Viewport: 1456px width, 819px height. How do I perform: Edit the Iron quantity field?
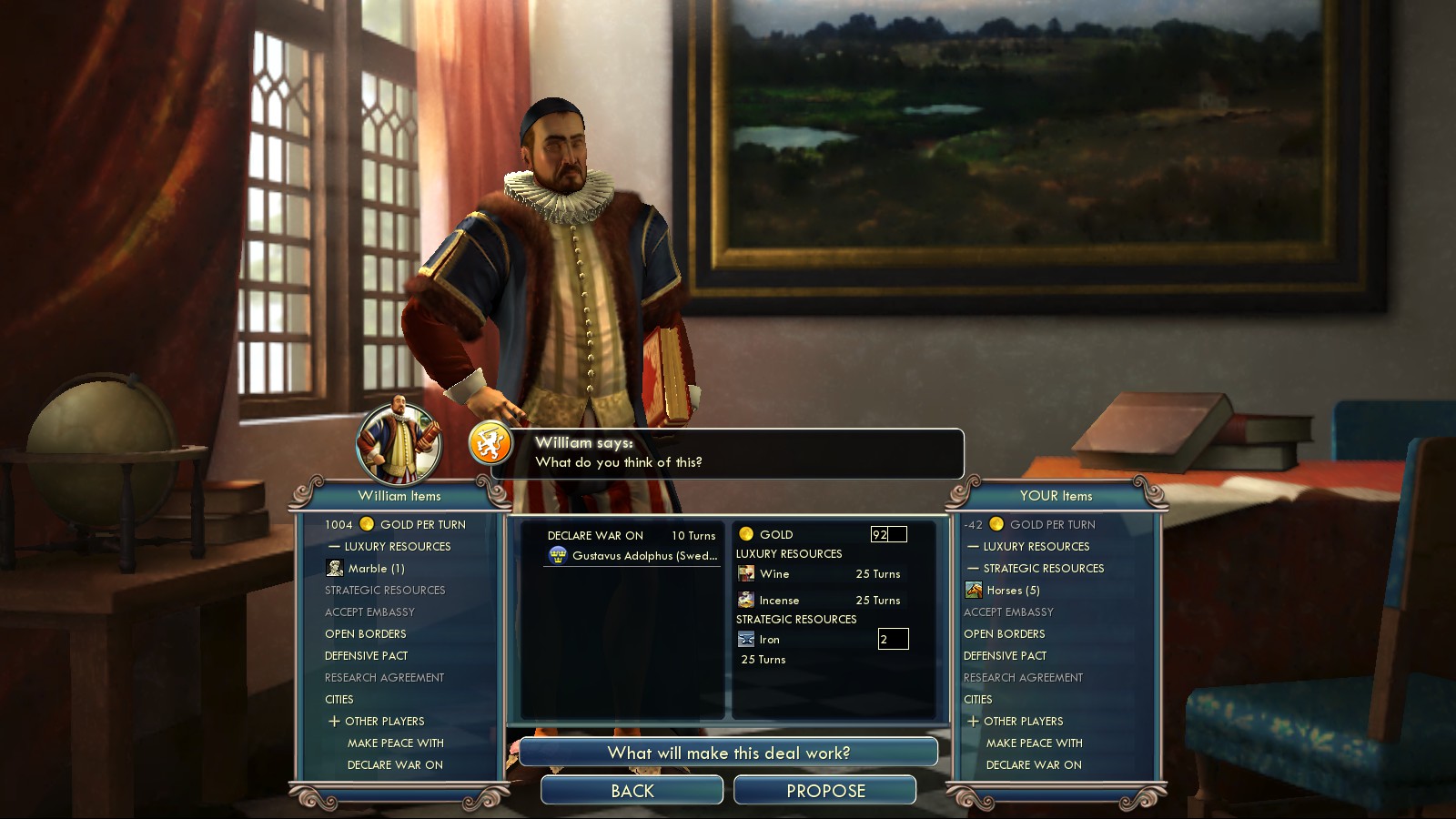click(x=893, y=640)
